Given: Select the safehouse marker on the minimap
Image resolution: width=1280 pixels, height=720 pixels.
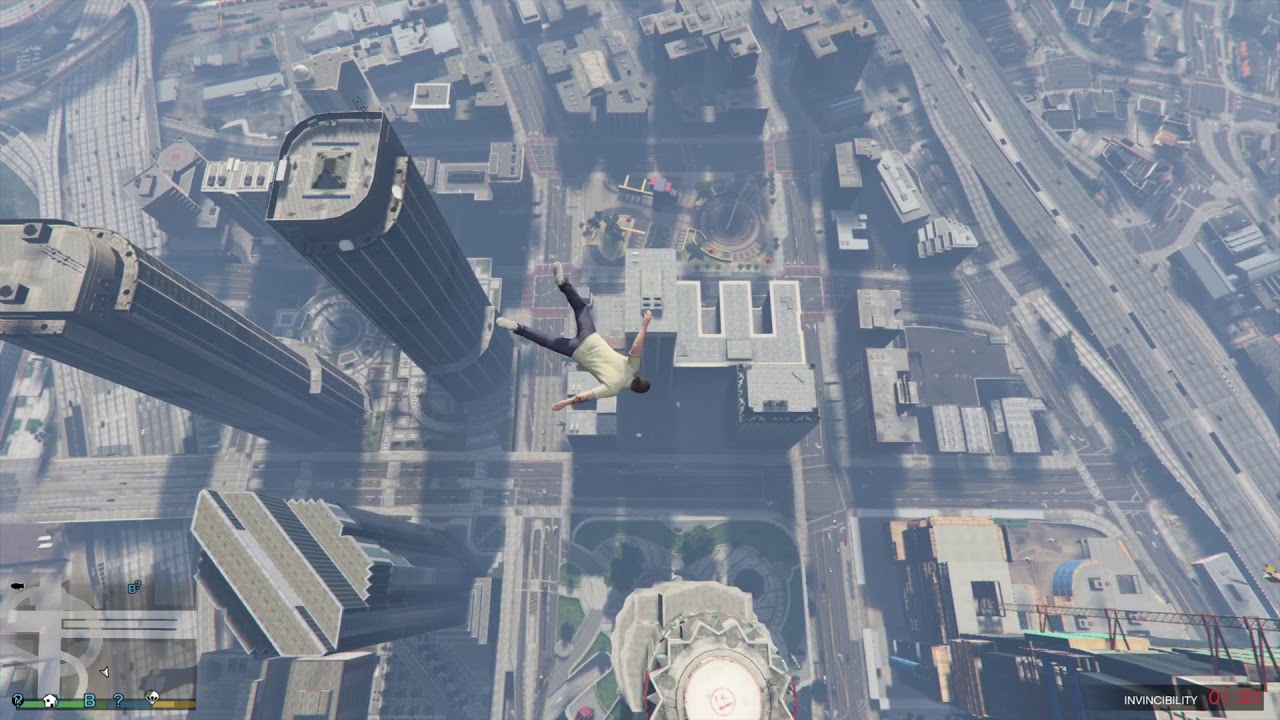Looking at the screenshot, I should coord(51,700).
